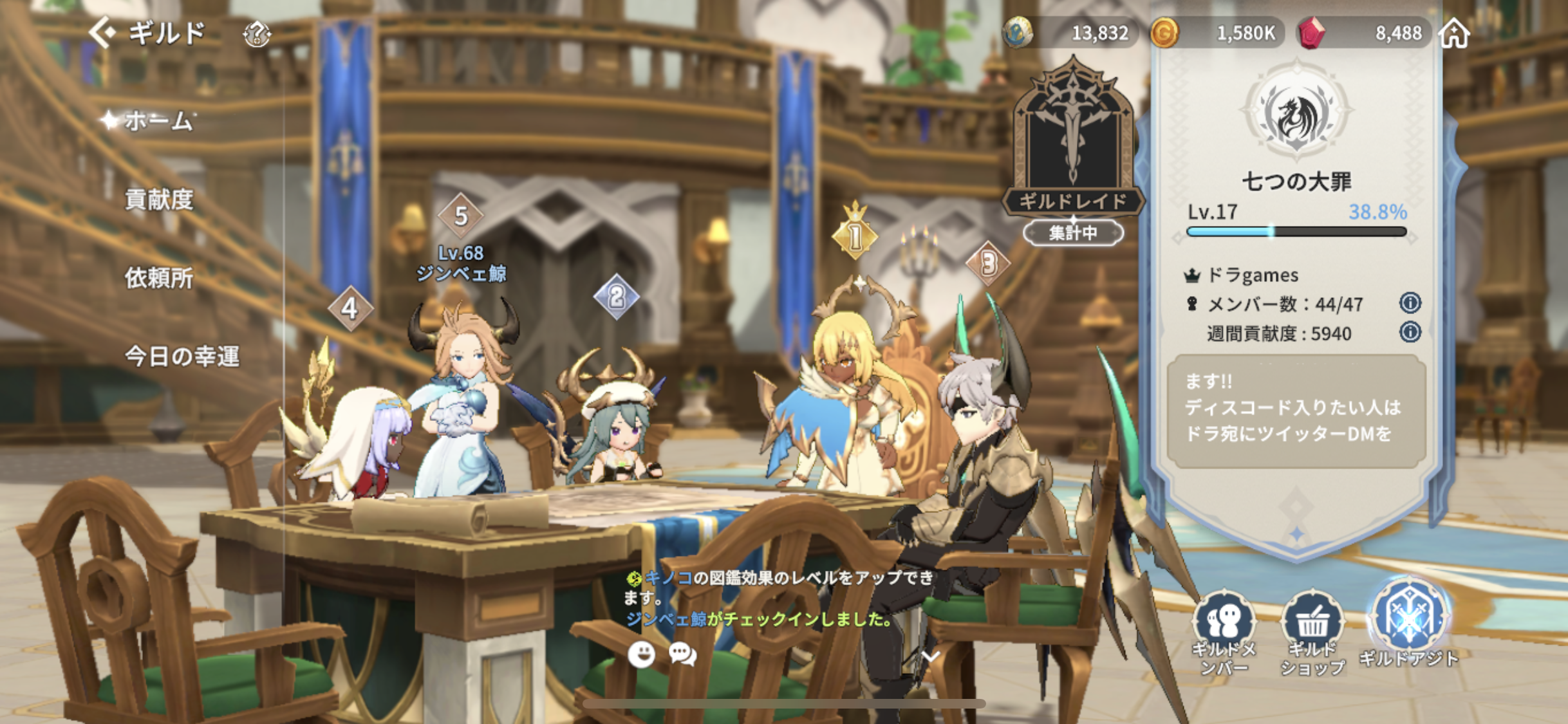Image resolution: width=1568 pixels, height=724 pixels.
Task: Select the ホーム menu entry
Action: click(x=158, y=120)
